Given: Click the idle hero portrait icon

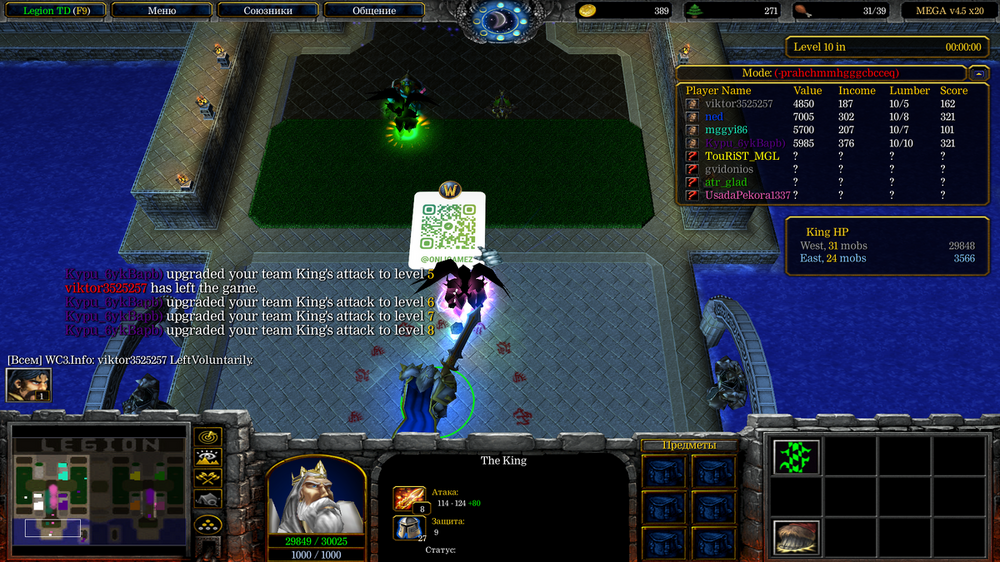Looking at the screenshot, I should [28, 385].
